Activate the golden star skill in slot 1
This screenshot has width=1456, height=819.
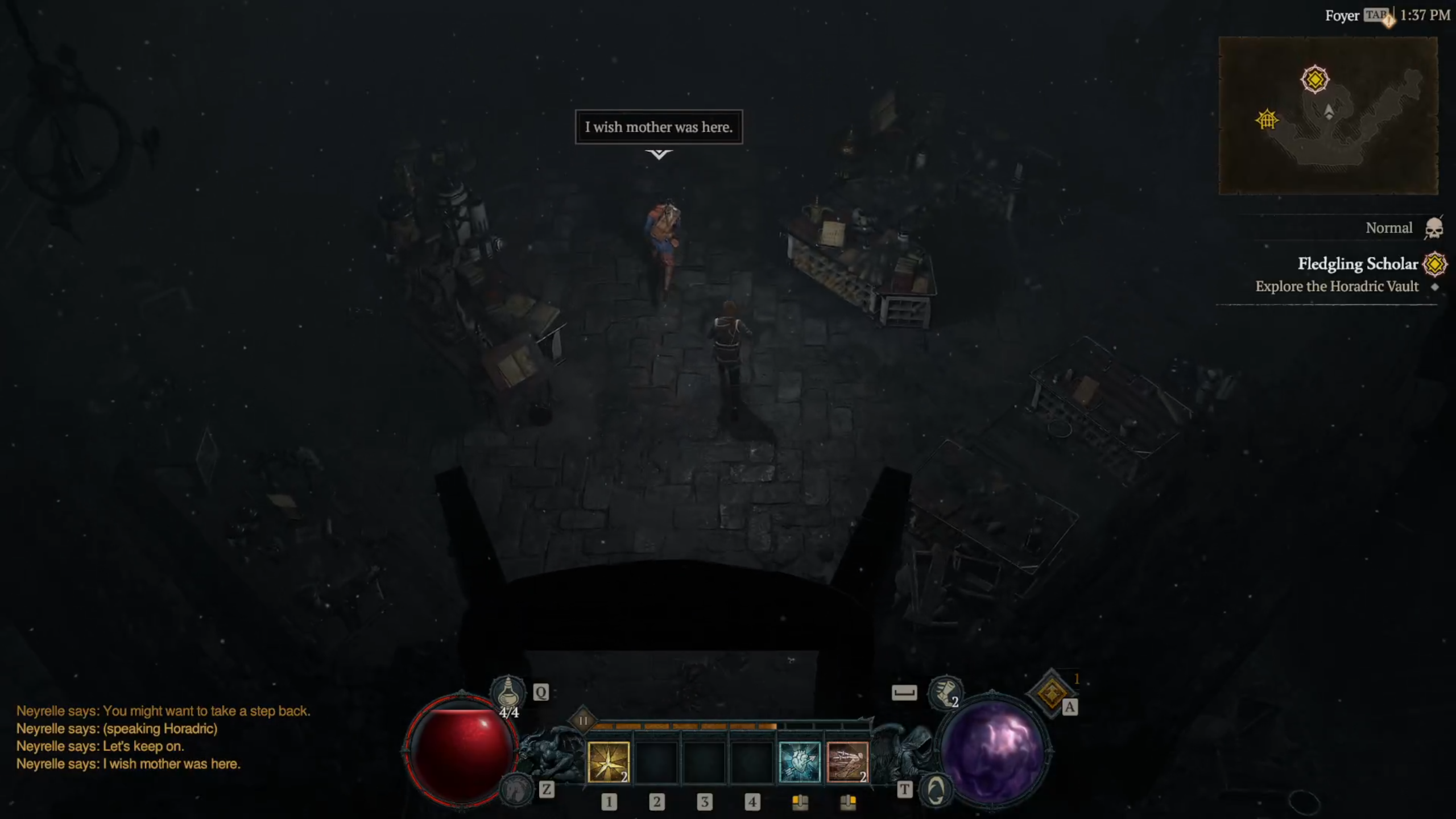tap(608, 762)
